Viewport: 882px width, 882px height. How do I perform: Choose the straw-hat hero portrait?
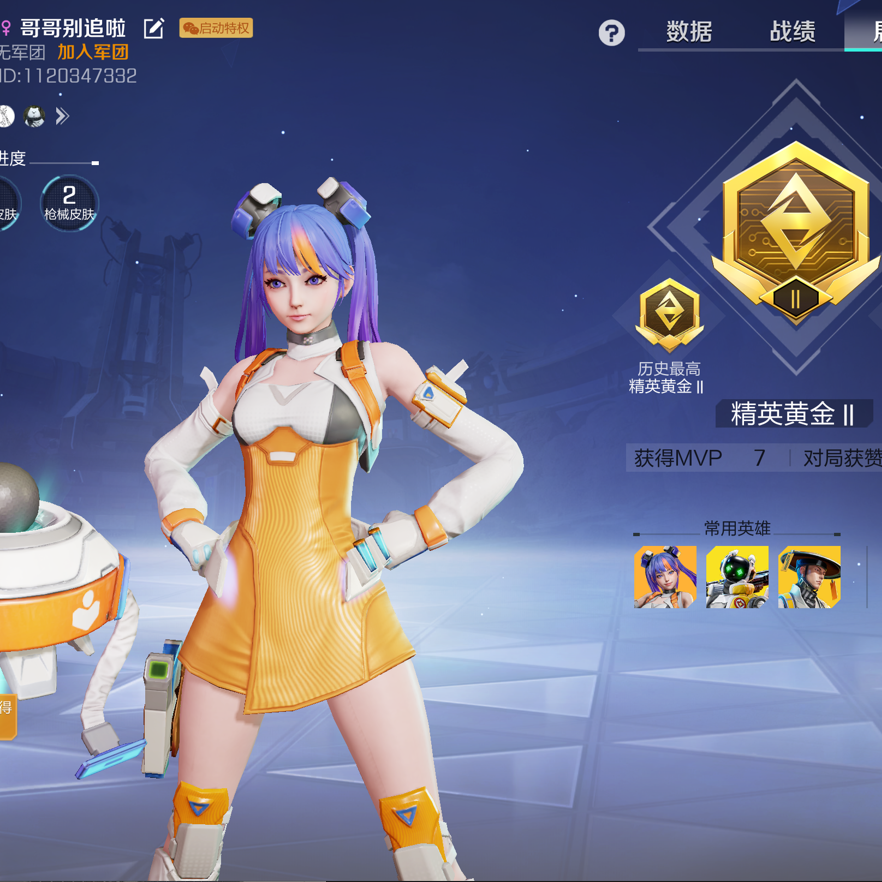tap(809, 577)
